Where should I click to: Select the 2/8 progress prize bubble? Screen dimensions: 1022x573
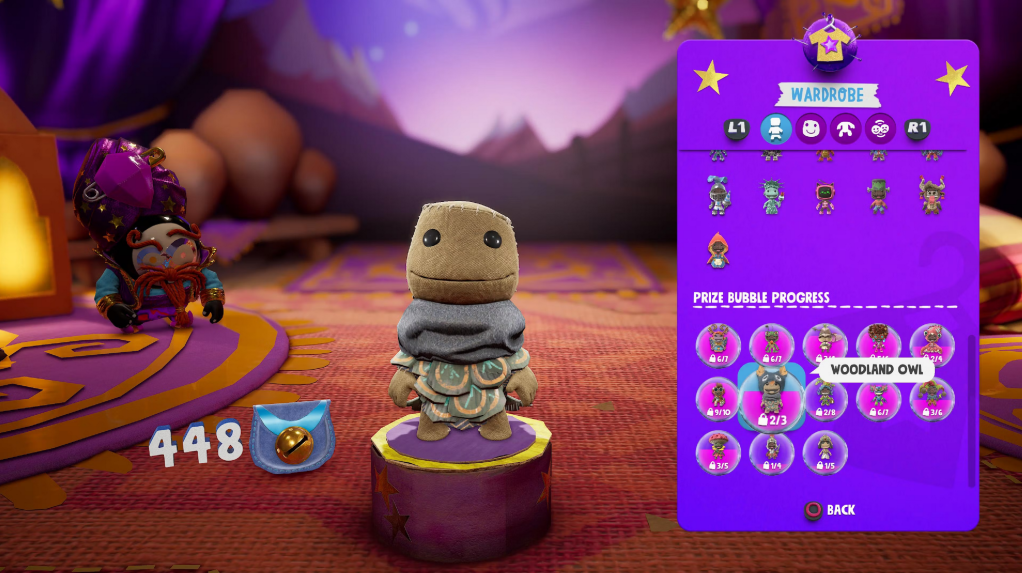[x=825, y=398]
